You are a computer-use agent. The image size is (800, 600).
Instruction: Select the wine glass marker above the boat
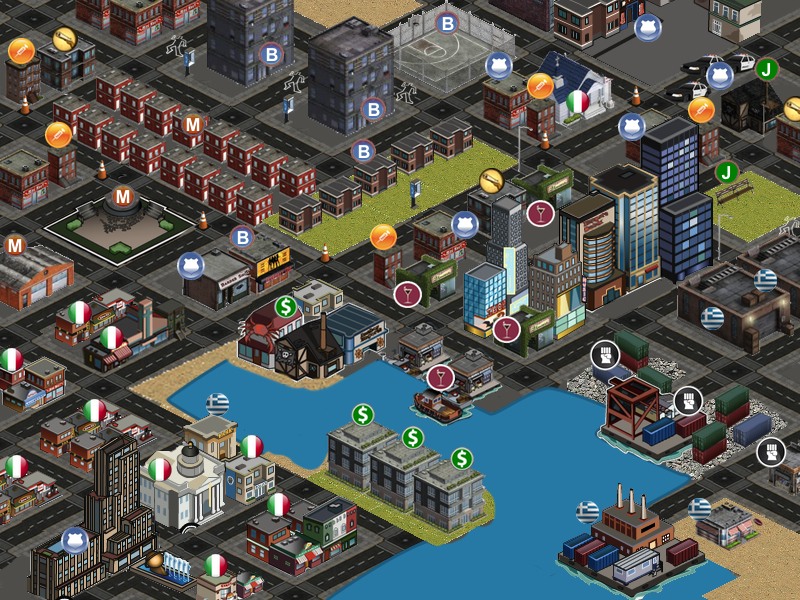[x=440, y=377]
